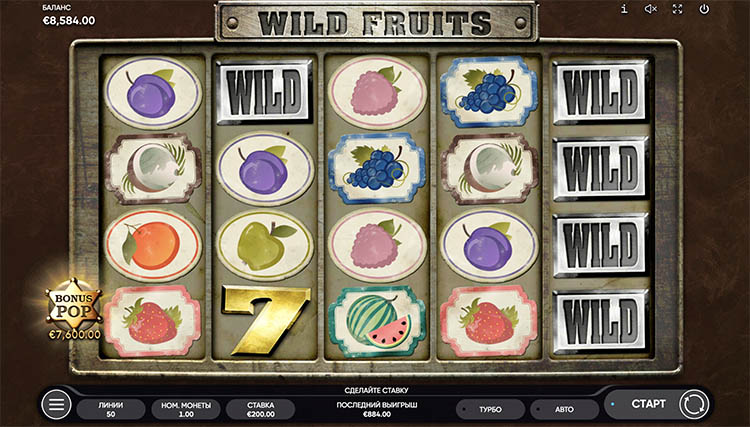
Task: Enter fullscreen mode
Action: pyautogui.click(x=677, y=9)
